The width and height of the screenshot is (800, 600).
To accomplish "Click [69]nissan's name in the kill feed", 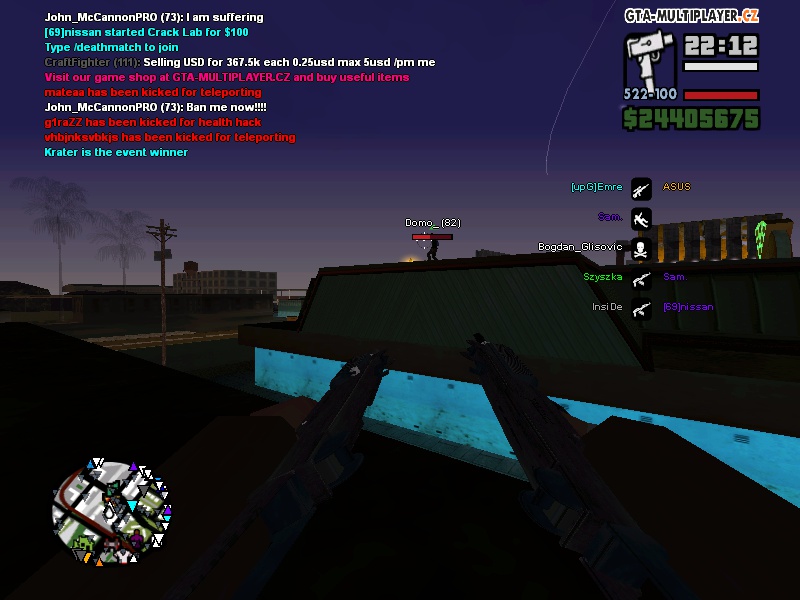I will [688, 307].
